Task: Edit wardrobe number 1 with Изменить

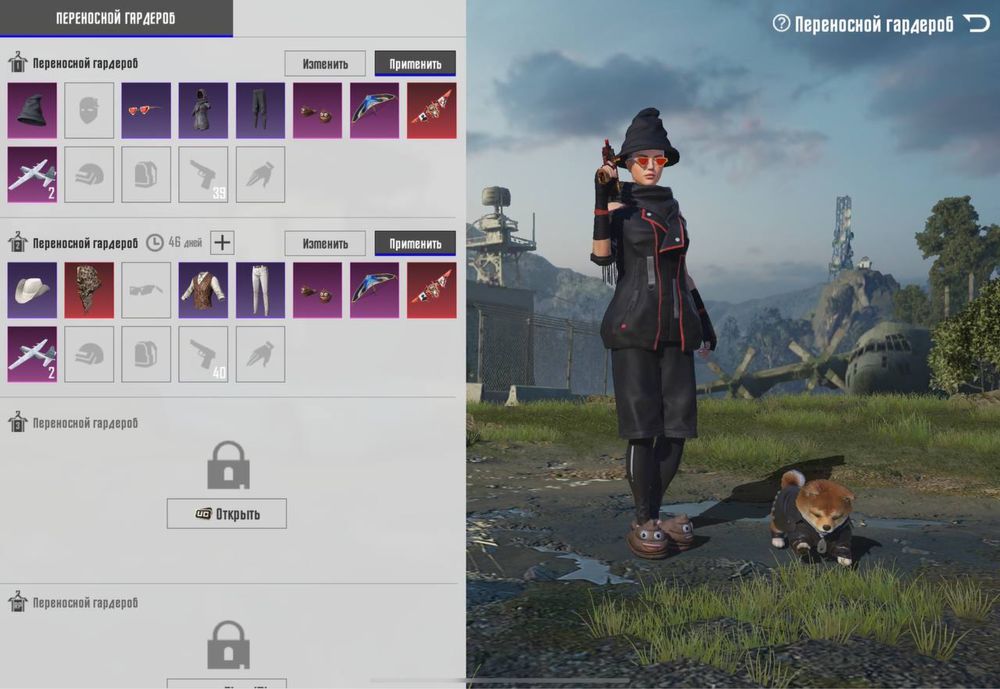Action: pyautogui.click(x=325, y=64)
